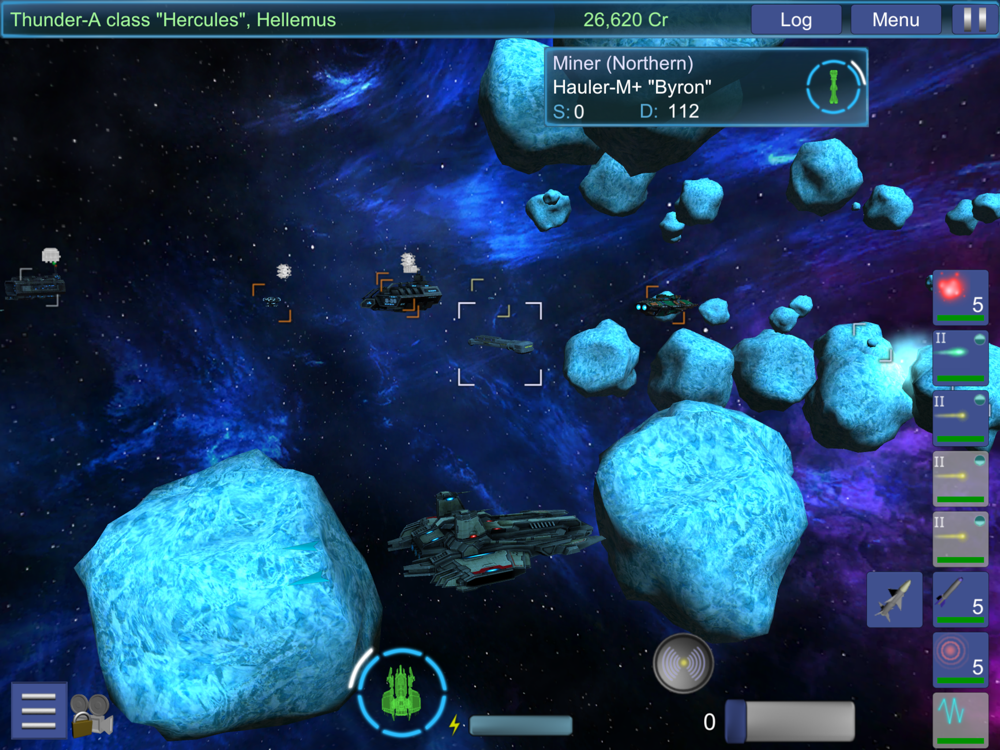
Task: Open the game Menu
Action: [x=895, y=20]
